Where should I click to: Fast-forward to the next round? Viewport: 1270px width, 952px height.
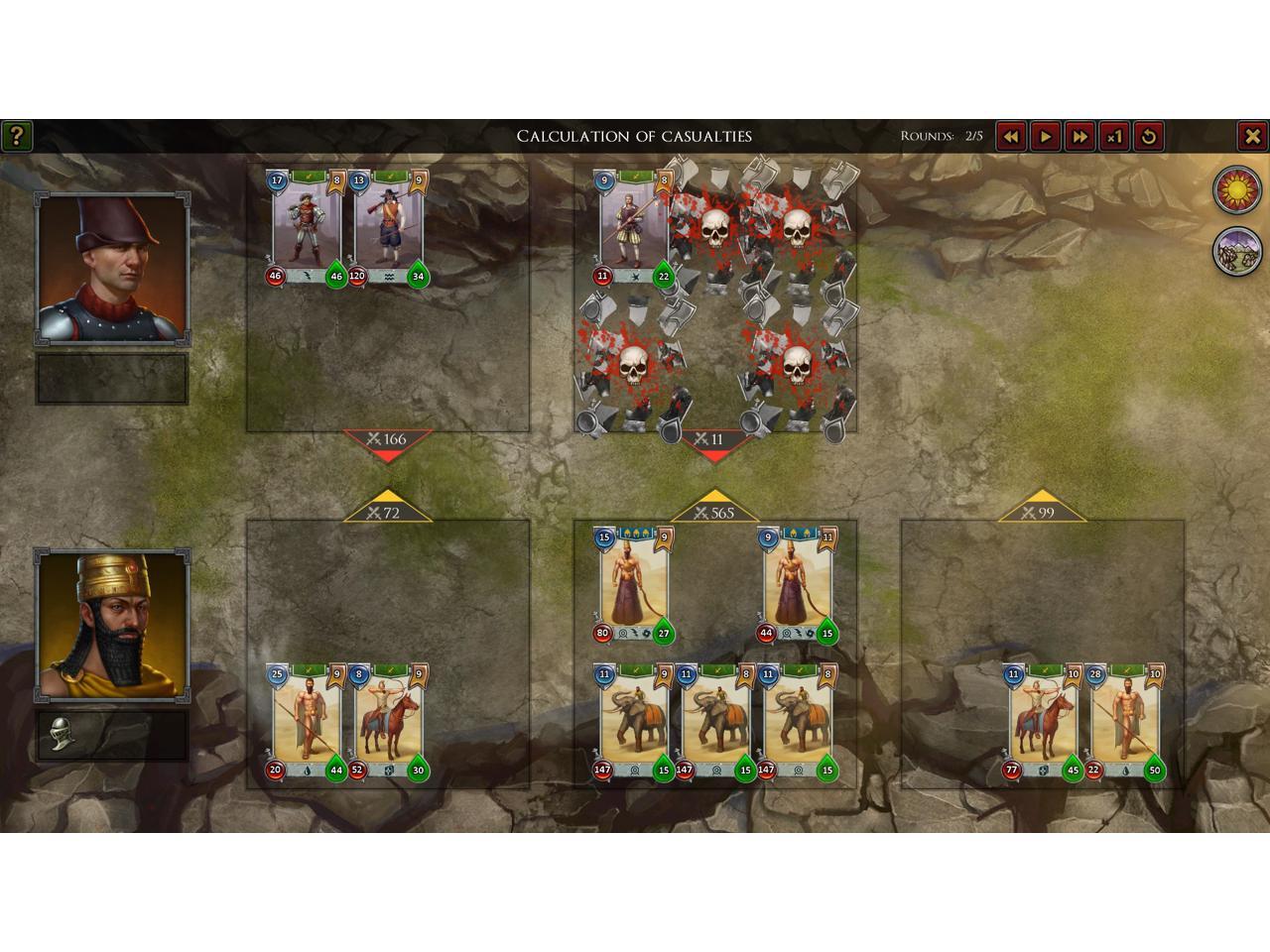tap(1079, 136)
